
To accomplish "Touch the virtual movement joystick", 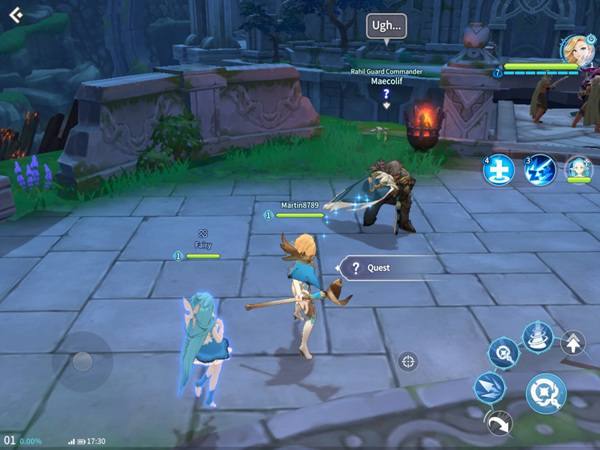I will click(x=82, y=362).
